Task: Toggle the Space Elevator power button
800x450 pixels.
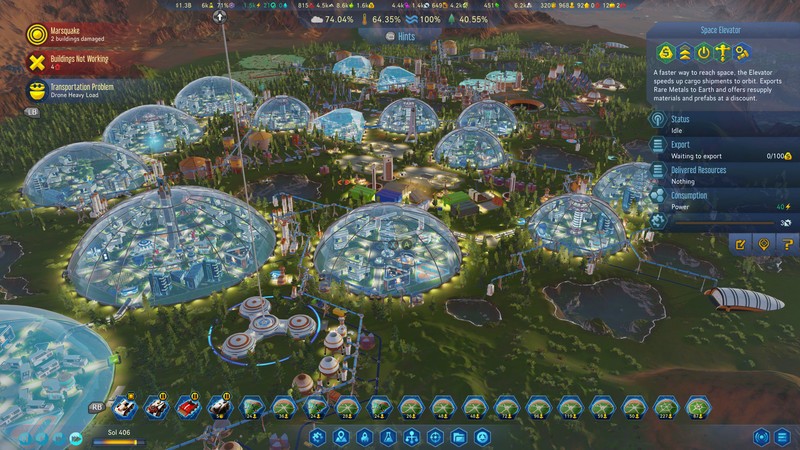Action: tap(703, 53)
